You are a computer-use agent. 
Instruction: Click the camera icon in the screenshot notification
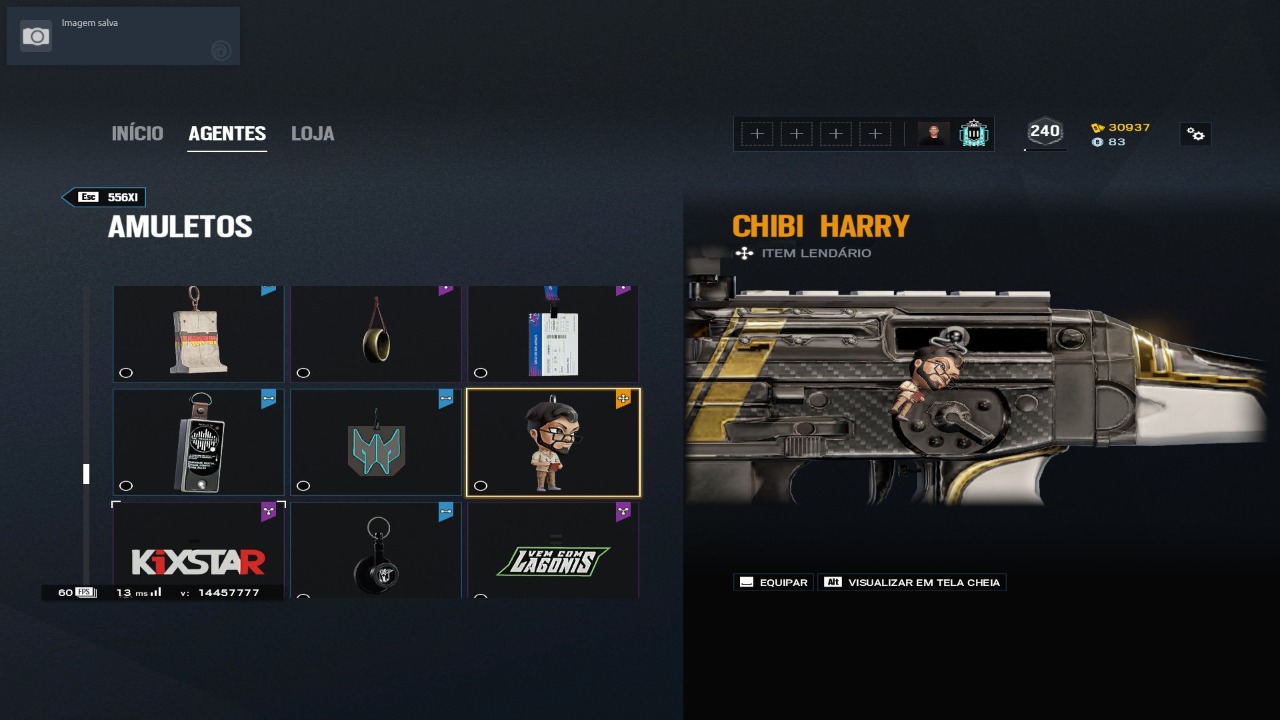click(36, 35)
